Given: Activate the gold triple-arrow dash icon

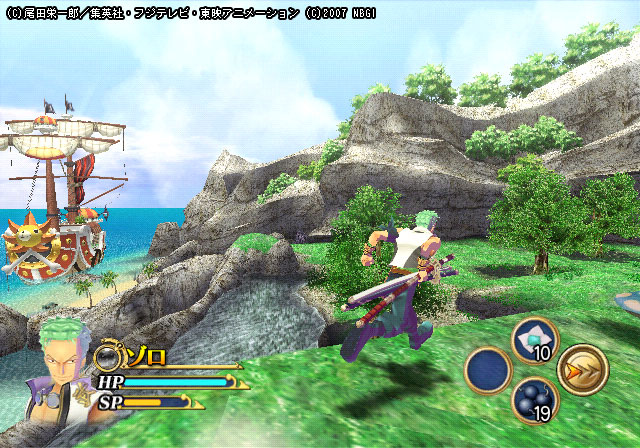Looking at the screenshot, I should pyautogui.click(x=583, y=369).
